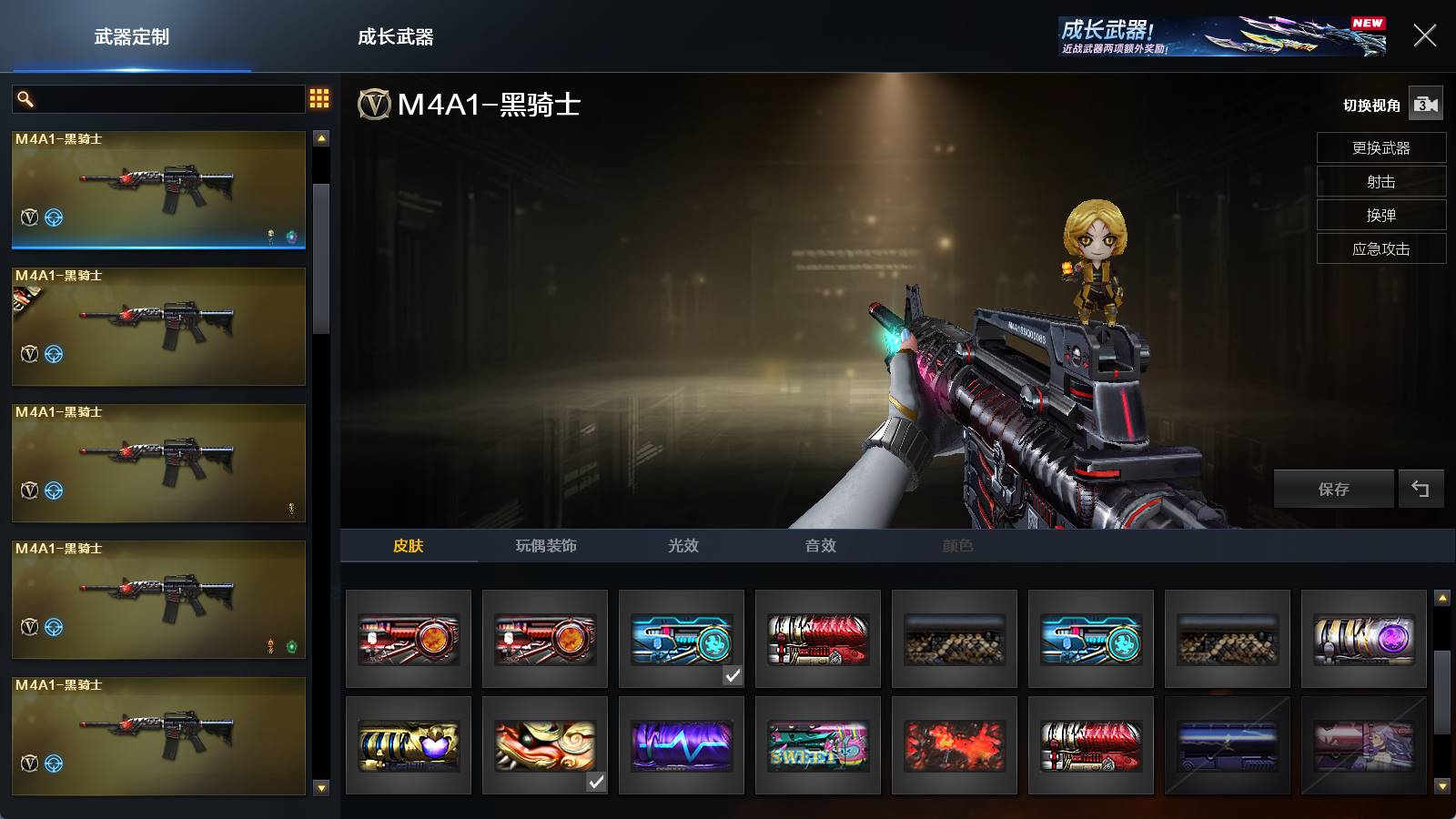This screenshot has height=819, width=1456.
Task: Select the purple heartbeat wave skin
Action: coord(682,745)
